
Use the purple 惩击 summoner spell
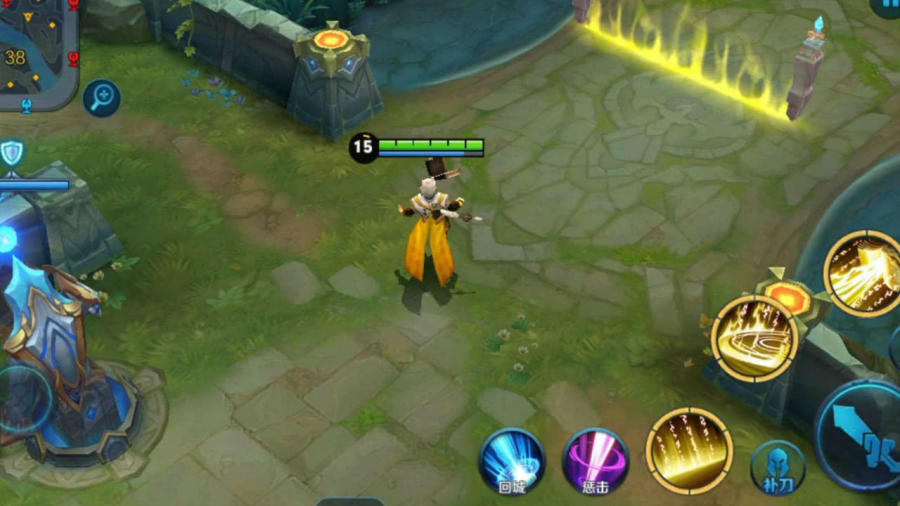click(x=596, y=461)
